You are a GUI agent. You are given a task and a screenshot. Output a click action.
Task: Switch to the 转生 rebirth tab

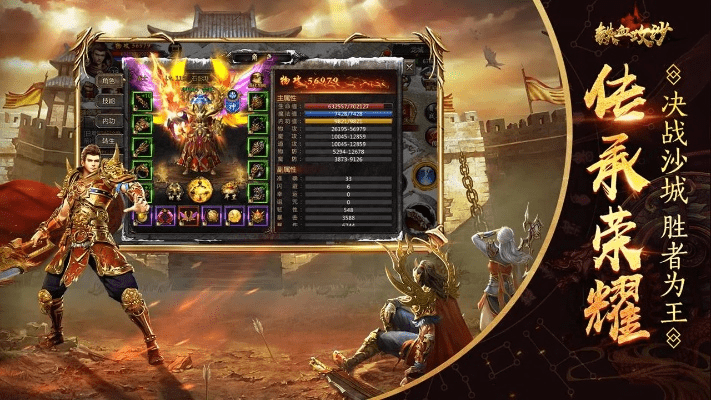(108, 141)
